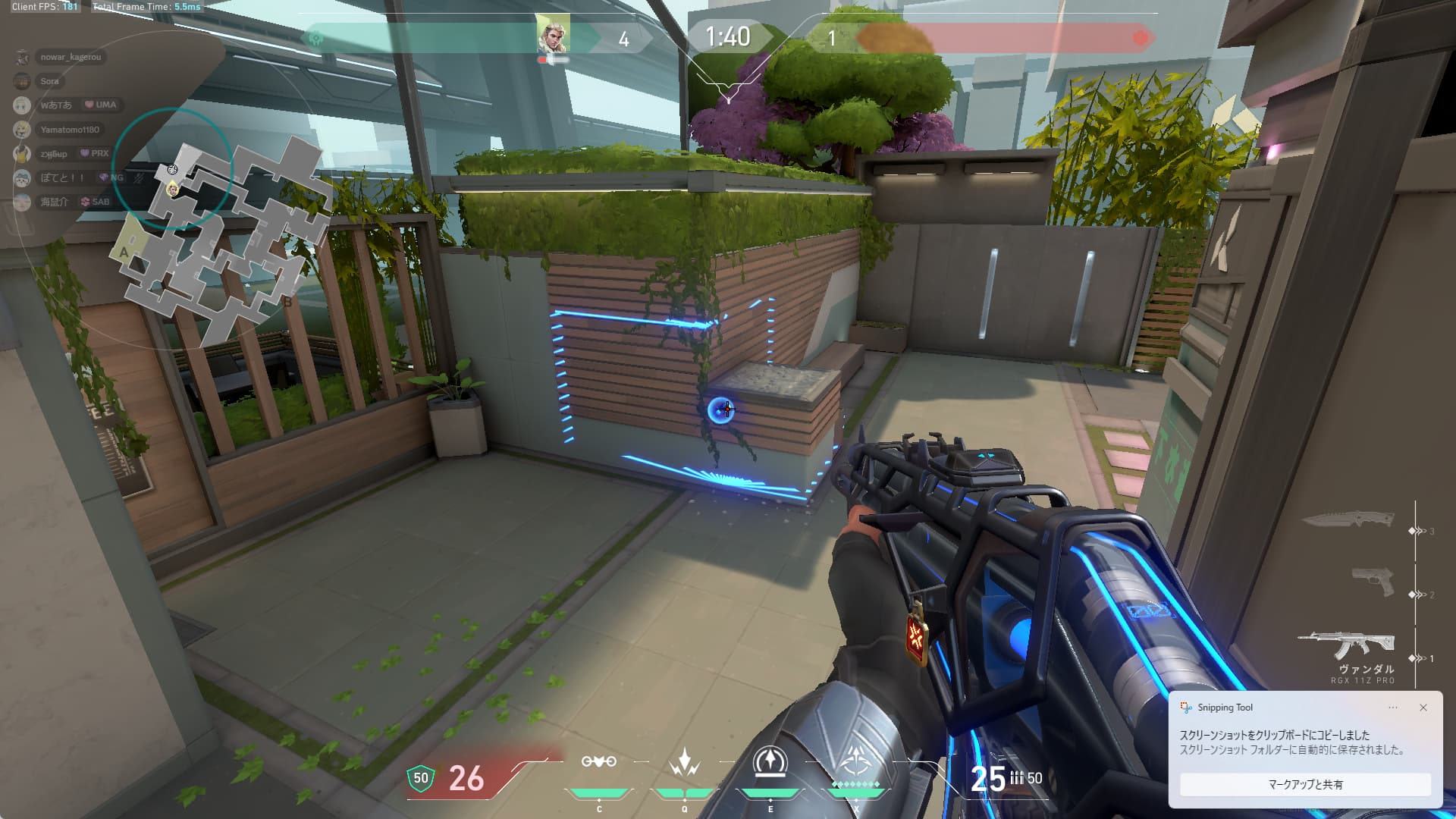The width and height of the screenshot is (1456, 819).
Task: Click the agent portrait in top bar
Action: coord(552,35)
